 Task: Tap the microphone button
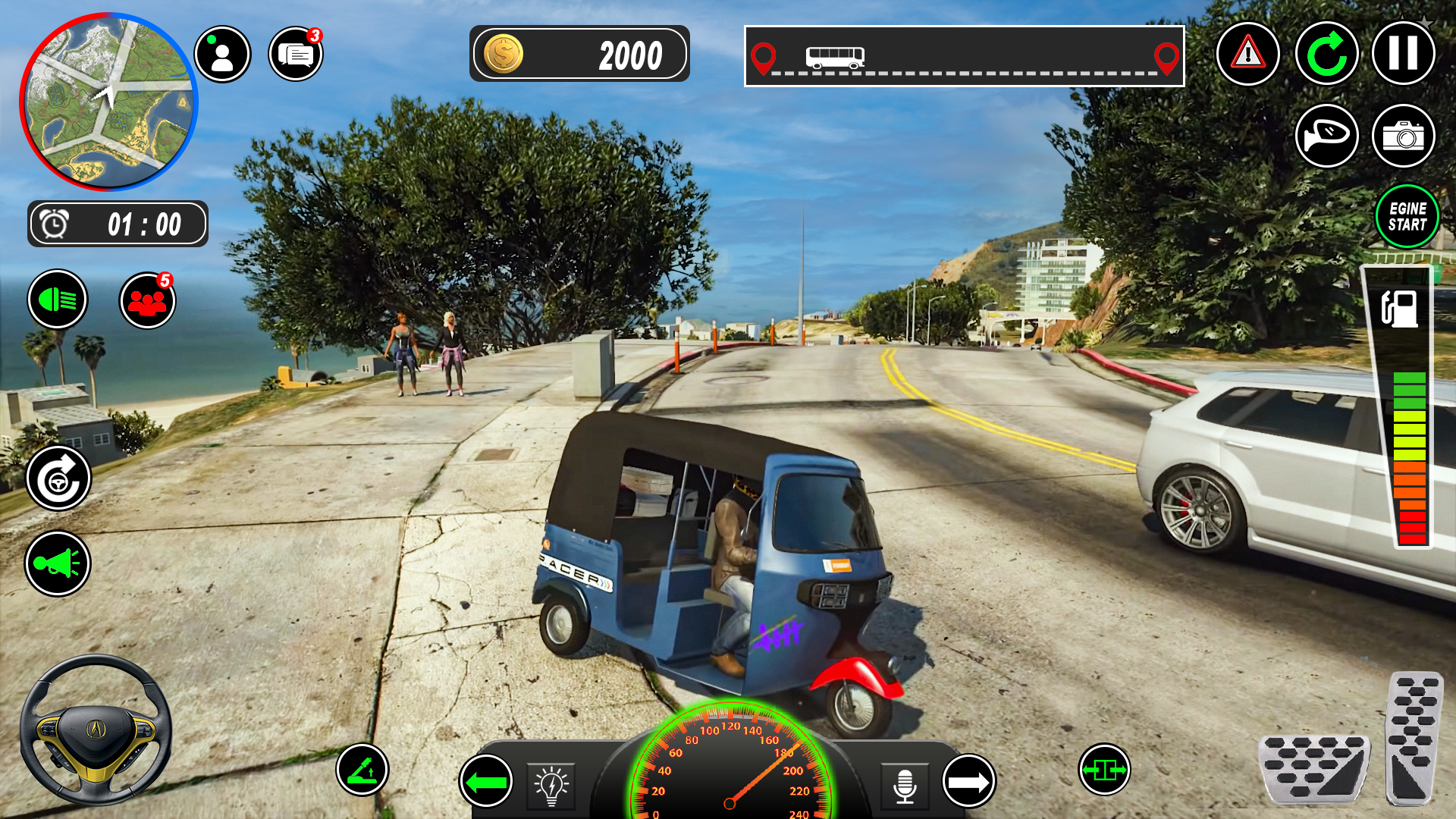pos(905,786)
